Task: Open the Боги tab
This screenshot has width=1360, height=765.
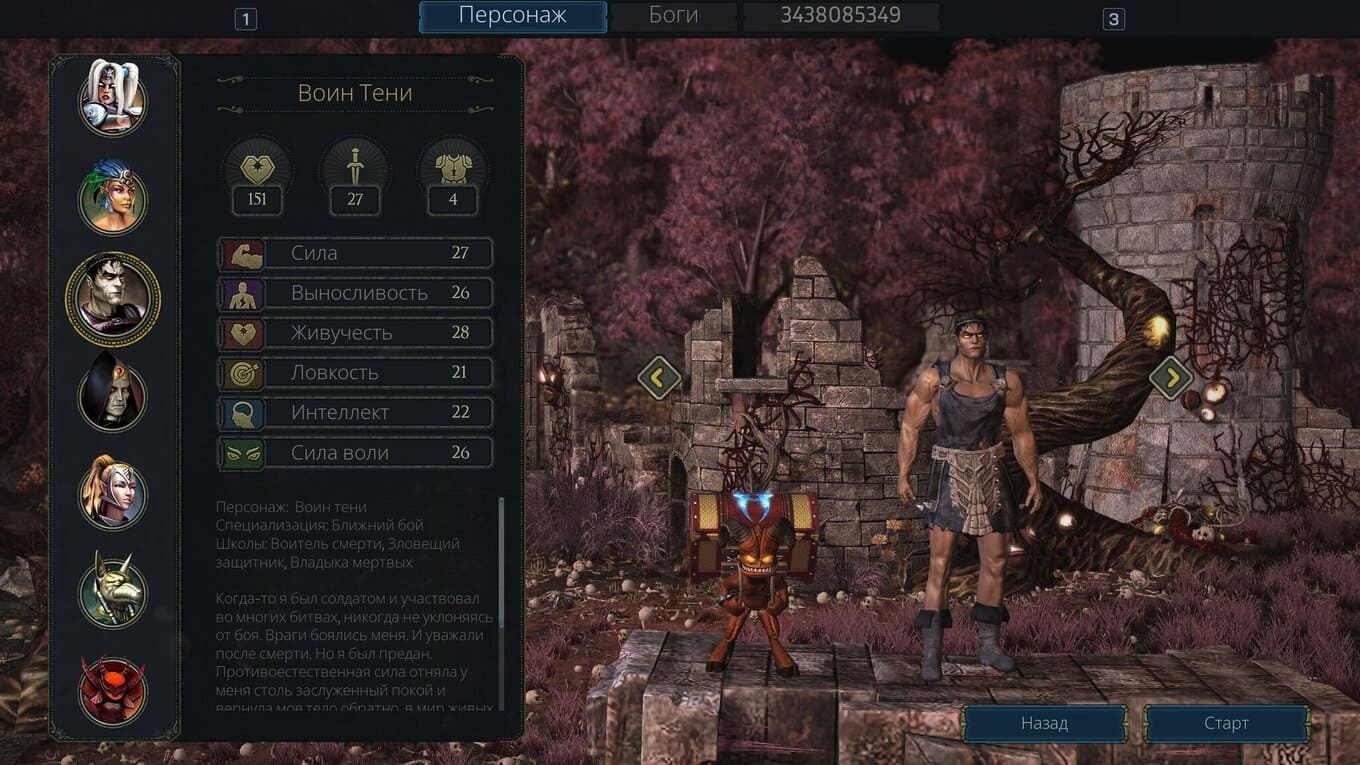Action: pos(674,16)
